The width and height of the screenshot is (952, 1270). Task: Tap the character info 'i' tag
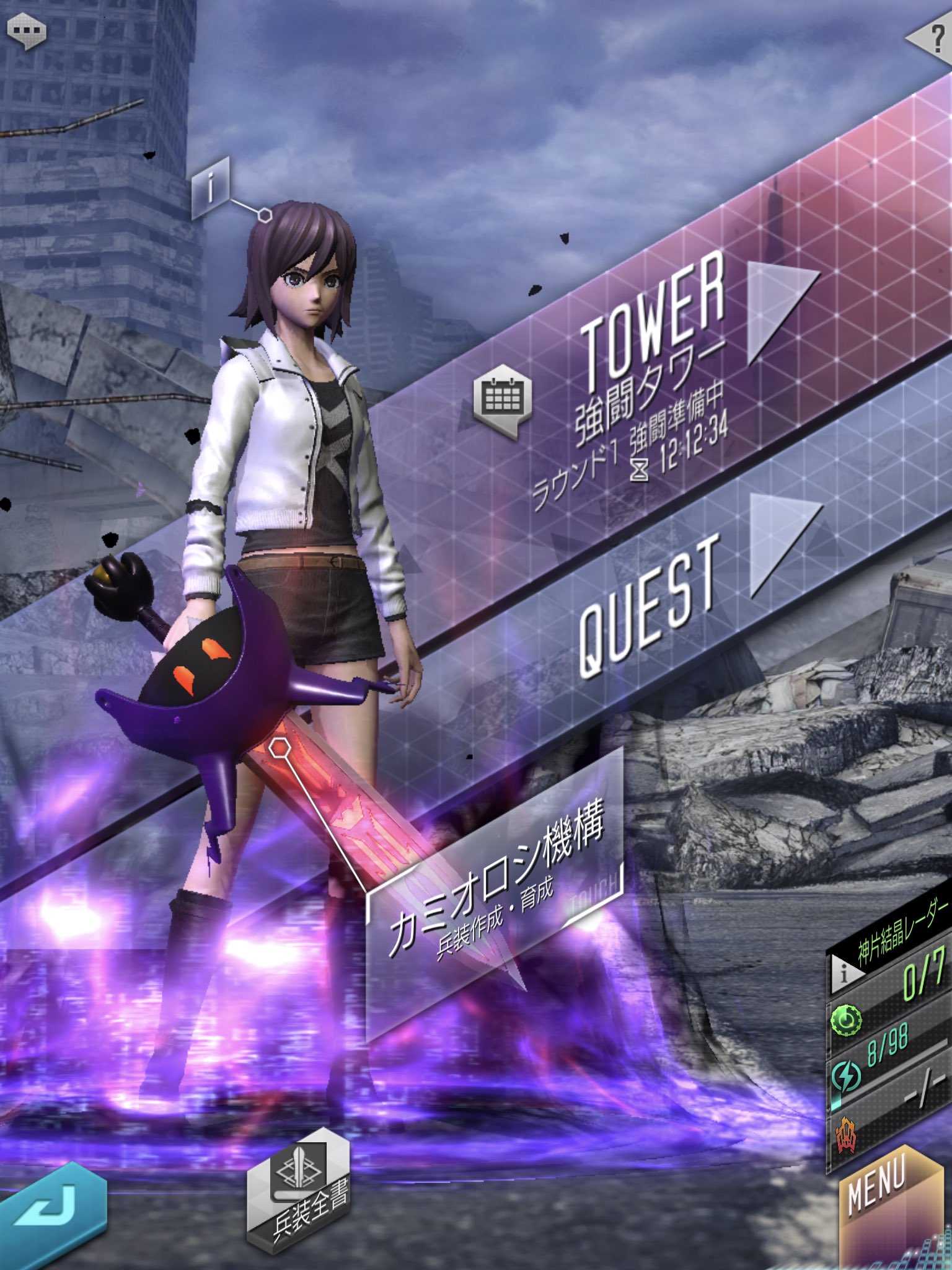211,186
